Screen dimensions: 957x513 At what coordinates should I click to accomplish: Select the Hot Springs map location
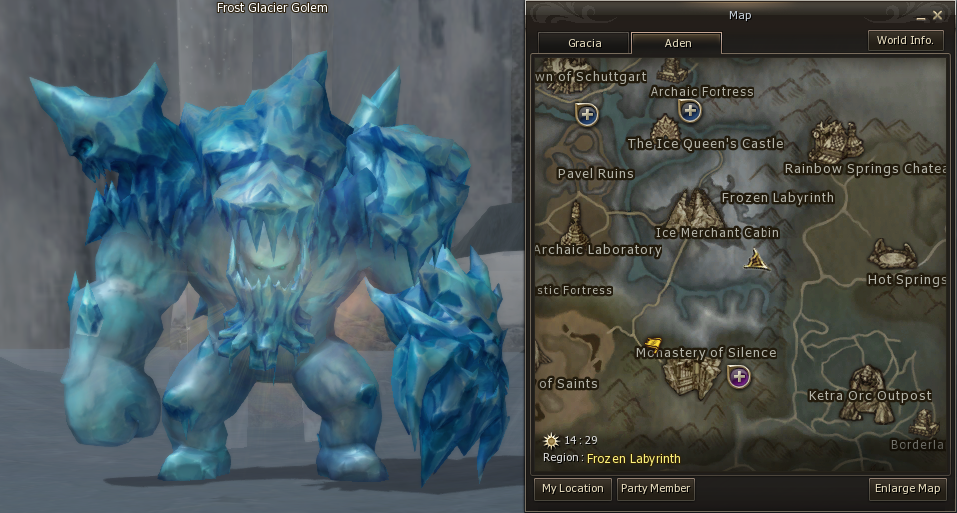(890, 254)
